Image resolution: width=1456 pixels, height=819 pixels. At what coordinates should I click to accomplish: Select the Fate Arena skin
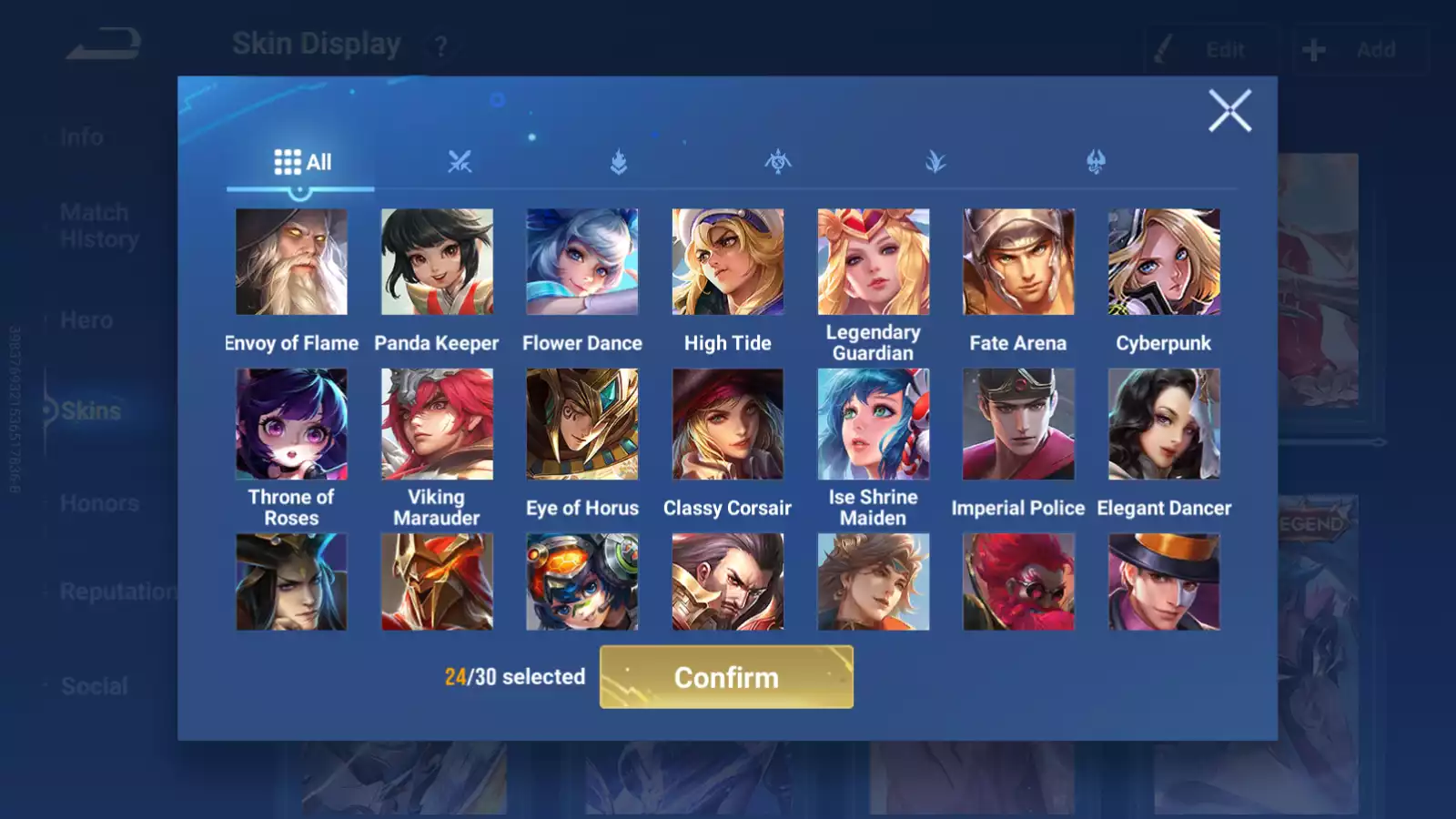pyautogui.click(x=1018, y=262)
